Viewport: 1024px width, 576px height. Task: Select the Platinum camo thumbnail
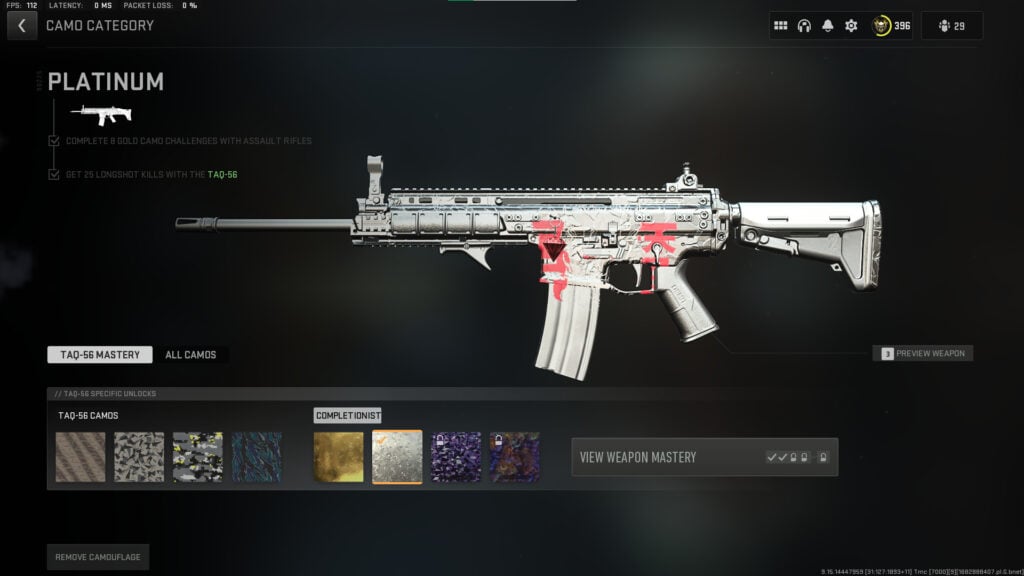pyautogui.click(x=397, y=457)
